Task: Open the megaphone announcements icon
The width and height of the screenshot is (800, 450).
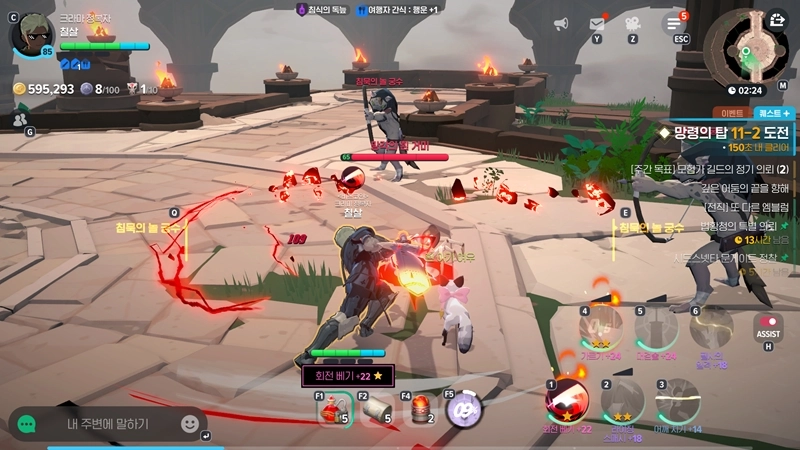Action: click(564, 21)
